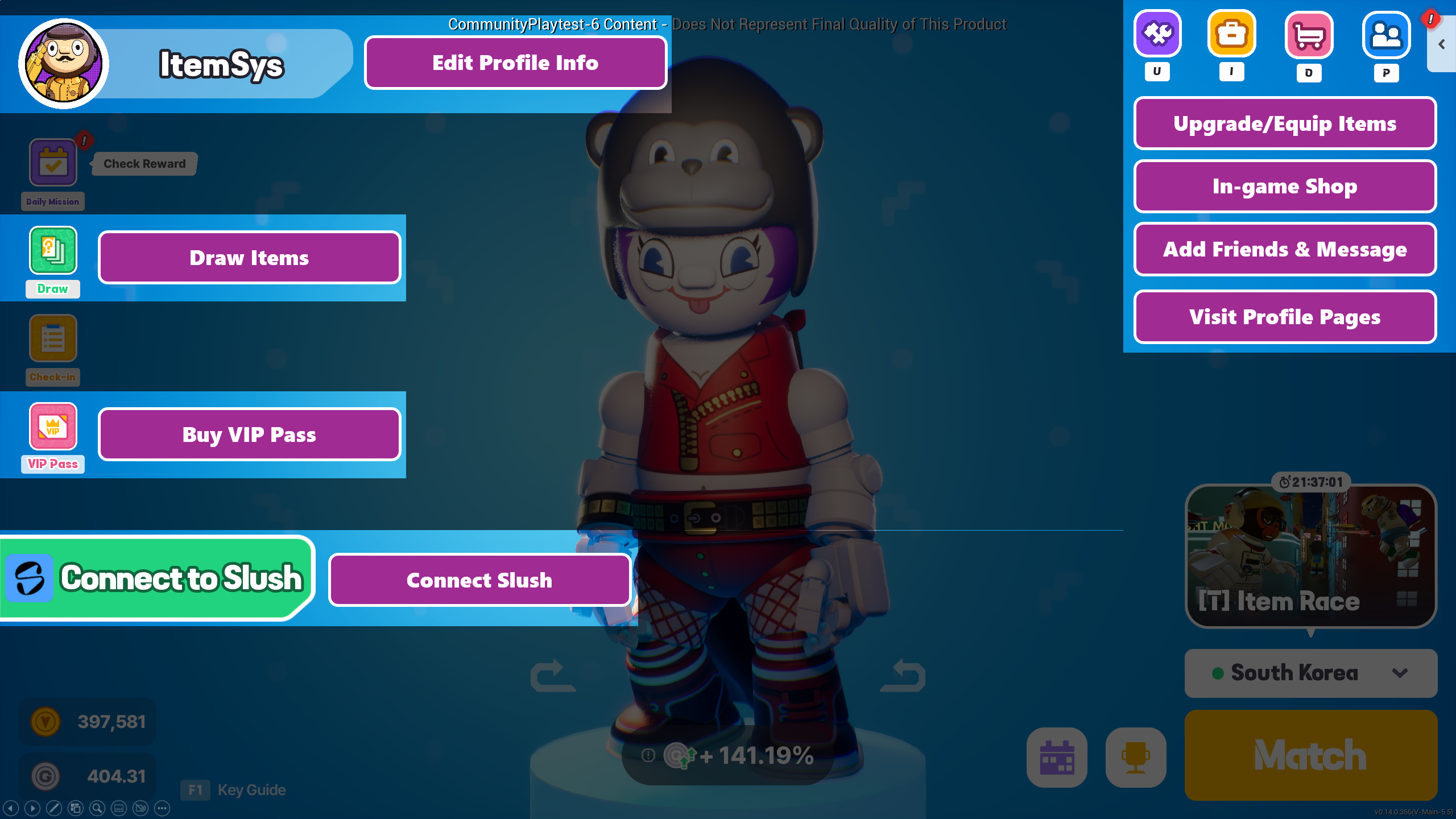This screenshot has width=1456, height=819.
Task: Choose the Buy VIP Pass button
Action: (249, 435)
